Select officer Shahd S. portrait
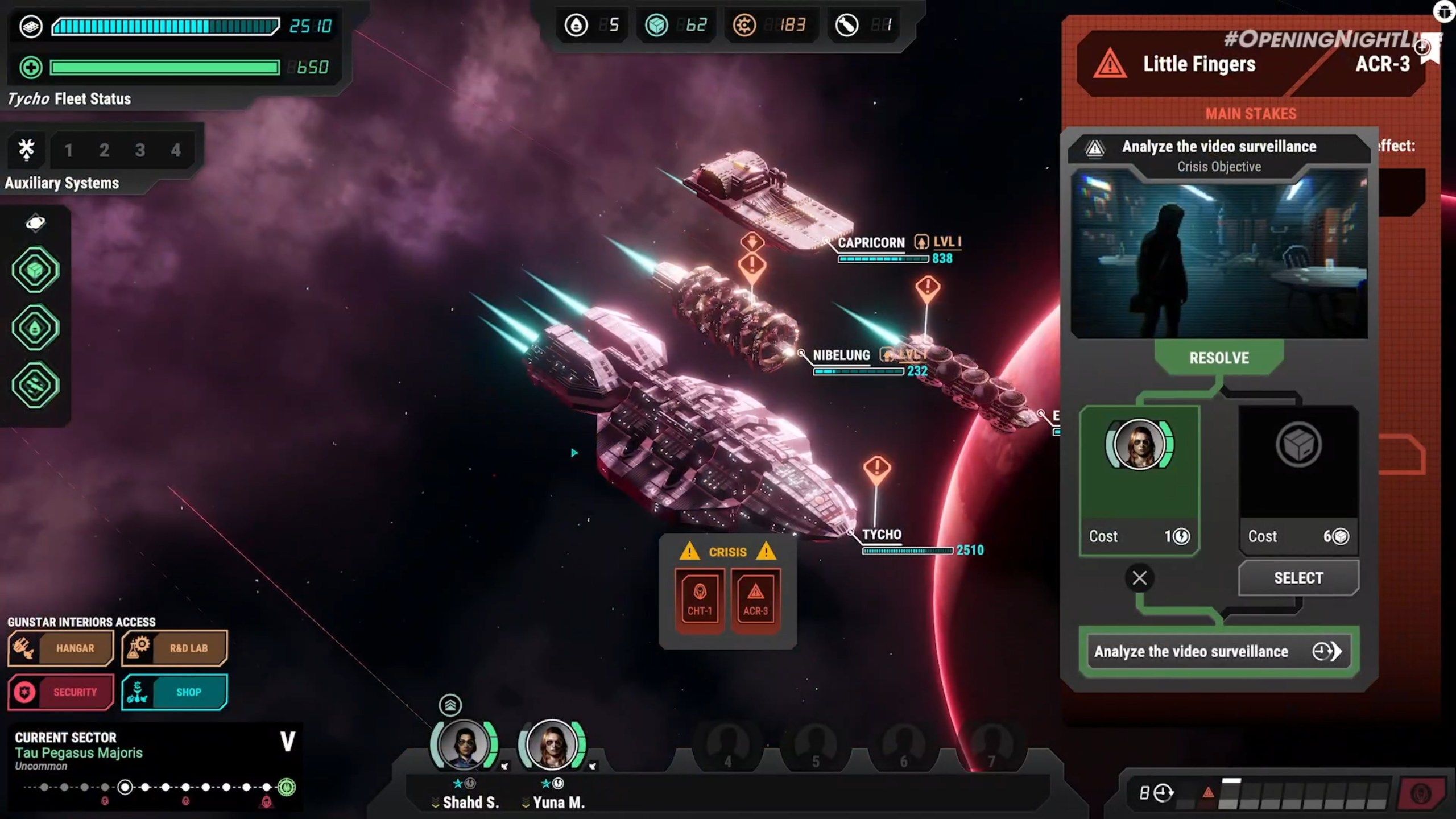1456x819 pixels. pos(464,745)
